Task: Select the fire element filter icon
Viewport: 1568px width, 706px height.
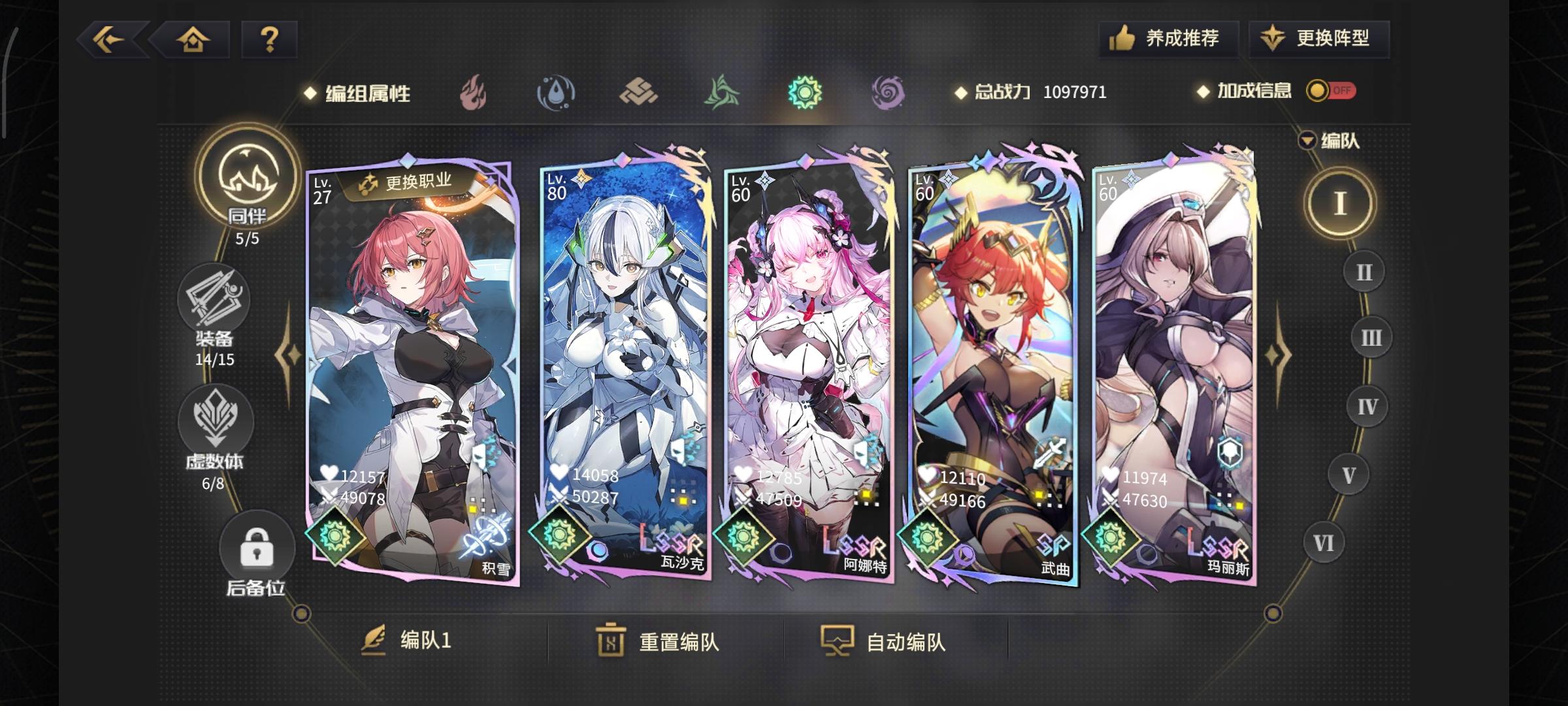Action: pyautogui.click(x=473, y=93)
